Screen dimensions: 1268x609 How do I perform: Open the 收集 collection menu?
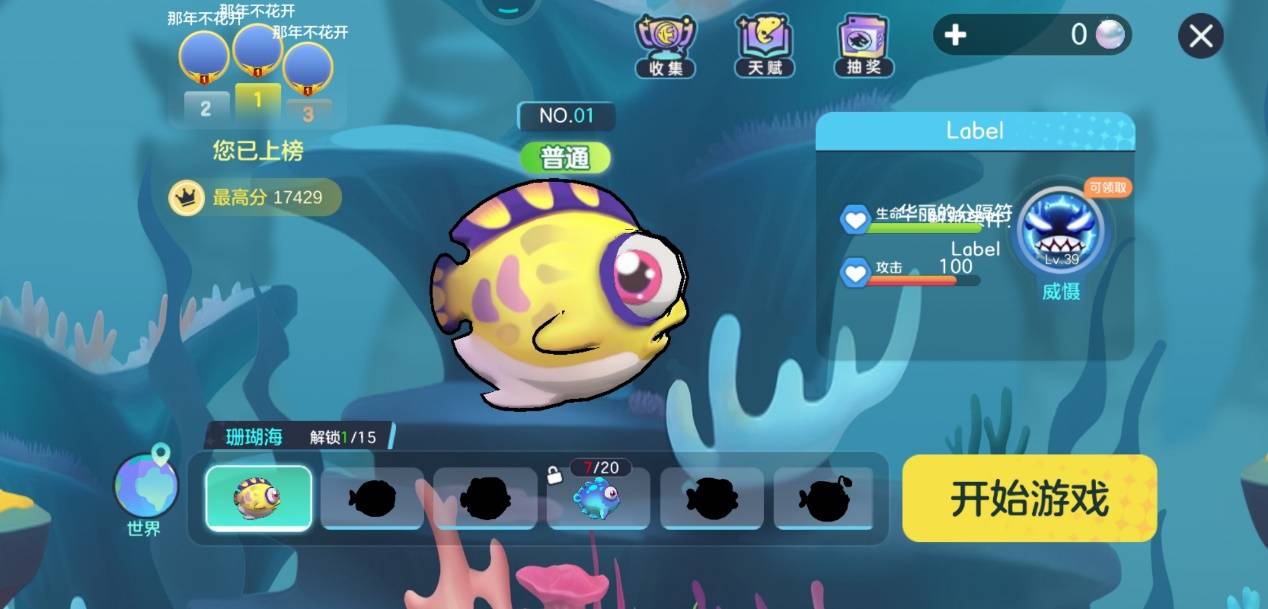(x=665, y=45)
